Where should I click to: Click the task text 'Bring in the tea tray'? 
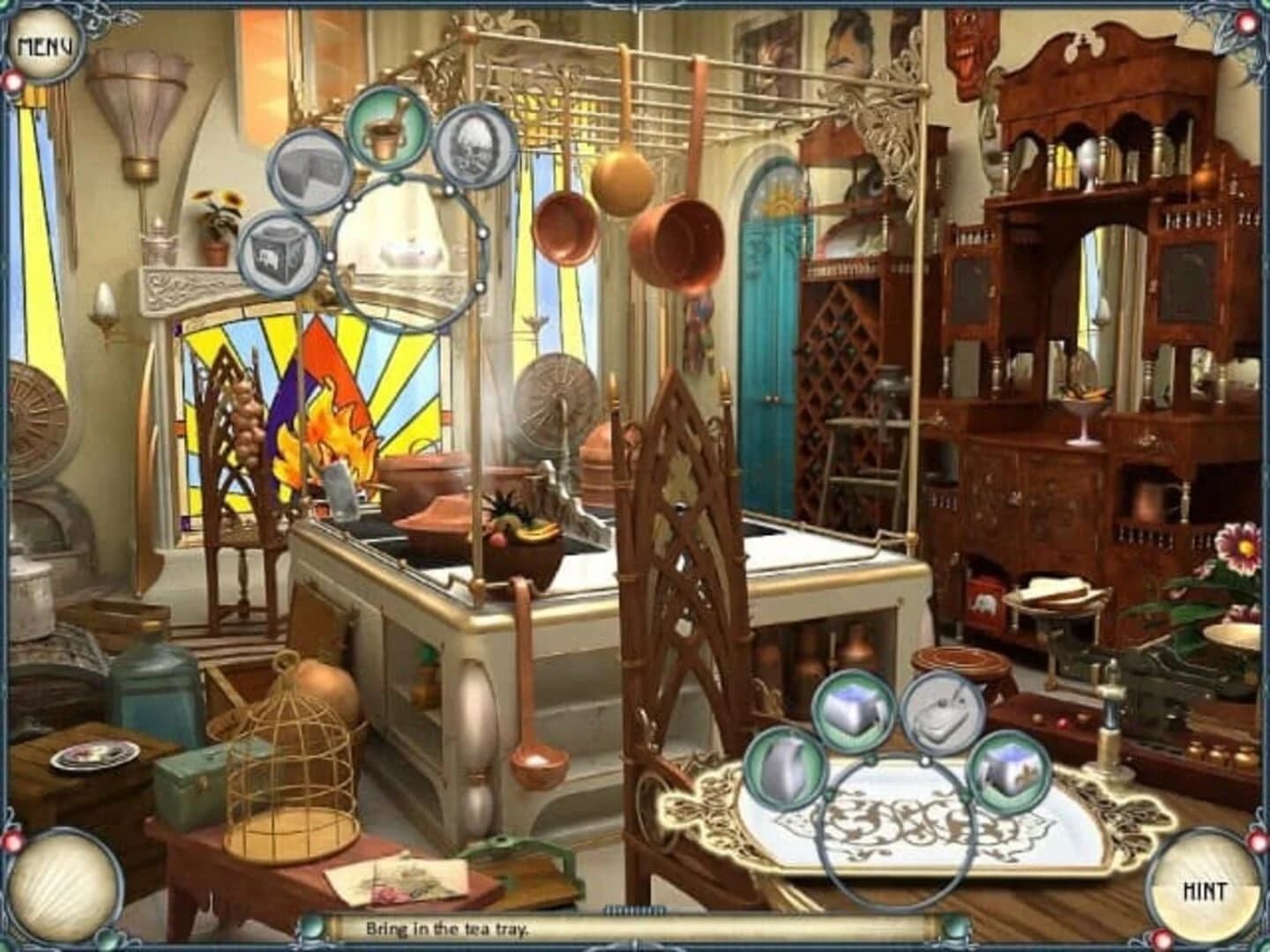(x=450, y=927)
